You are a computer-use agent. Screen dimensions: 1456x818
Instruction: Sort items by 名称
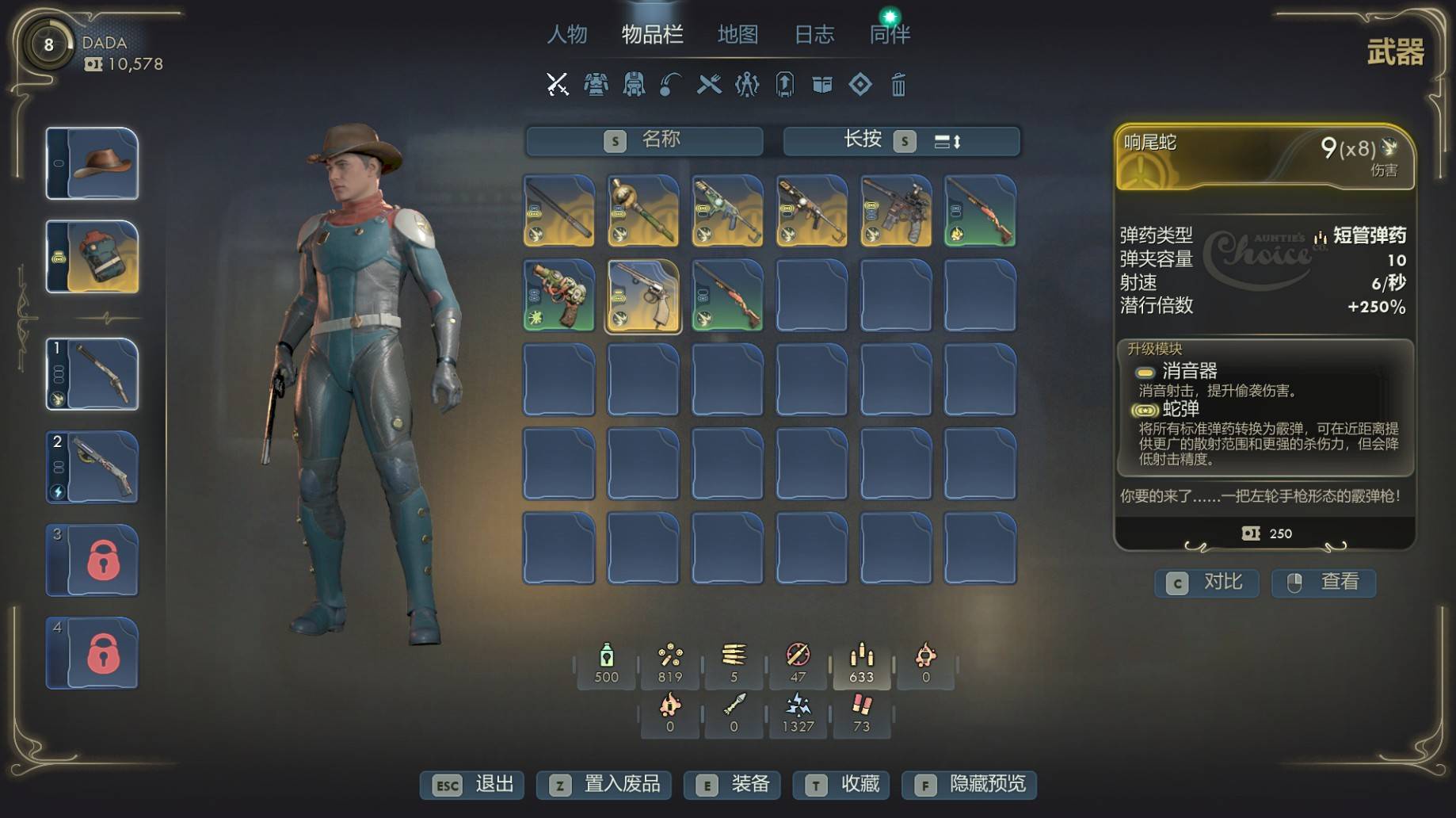click(x=644, y=141)
